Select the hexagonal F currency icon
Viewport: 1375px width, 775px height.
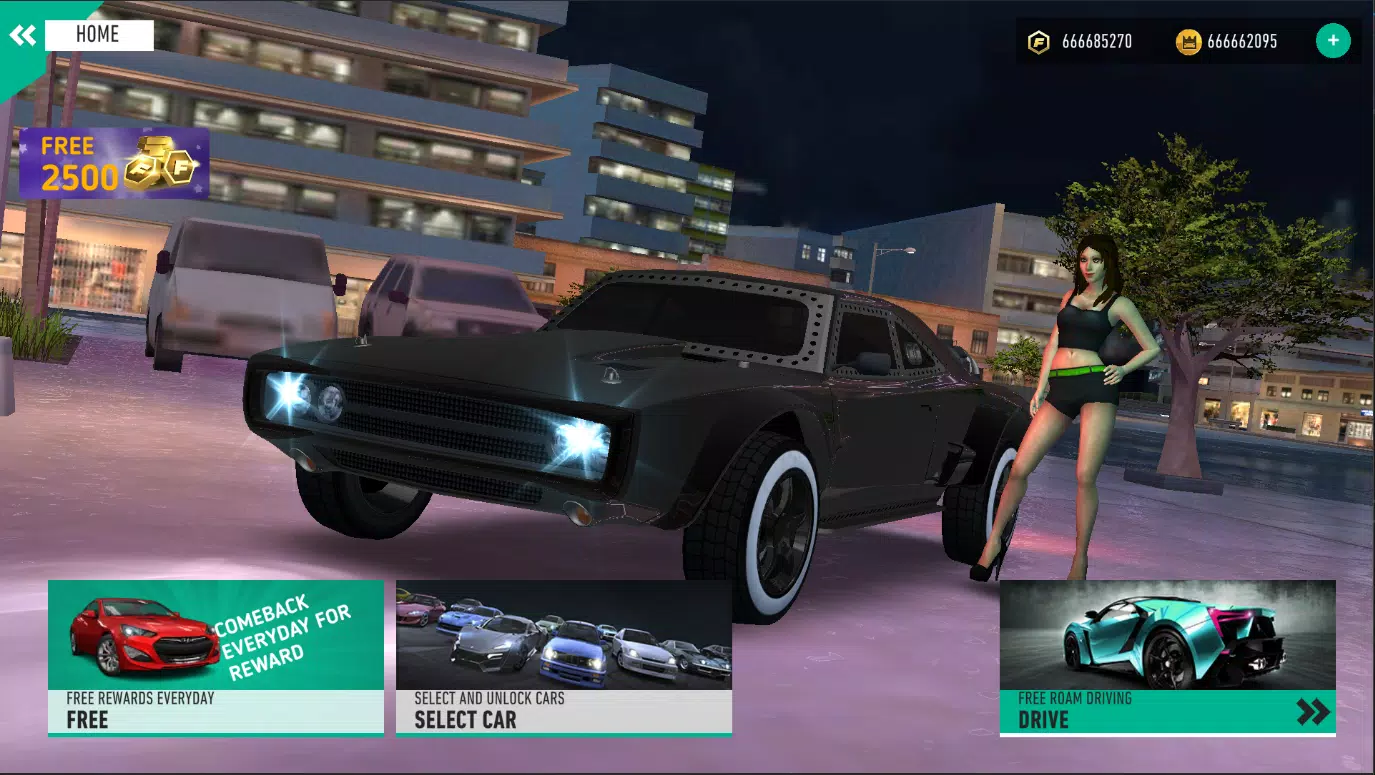(1040, 41)
